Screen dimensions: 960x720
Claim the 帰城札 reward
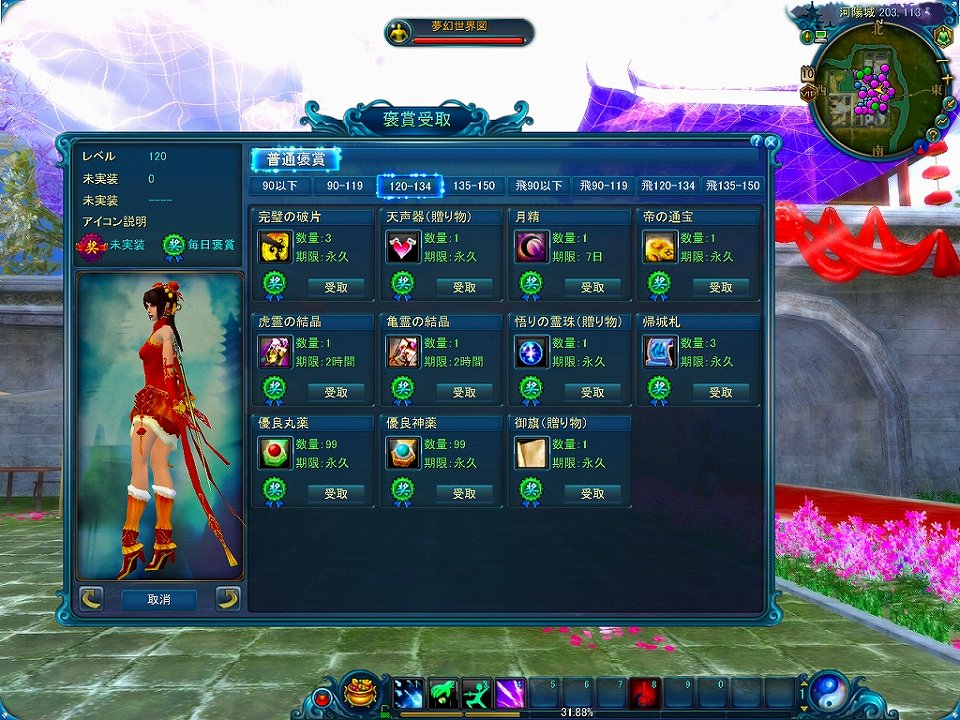[x=721, y=392]
